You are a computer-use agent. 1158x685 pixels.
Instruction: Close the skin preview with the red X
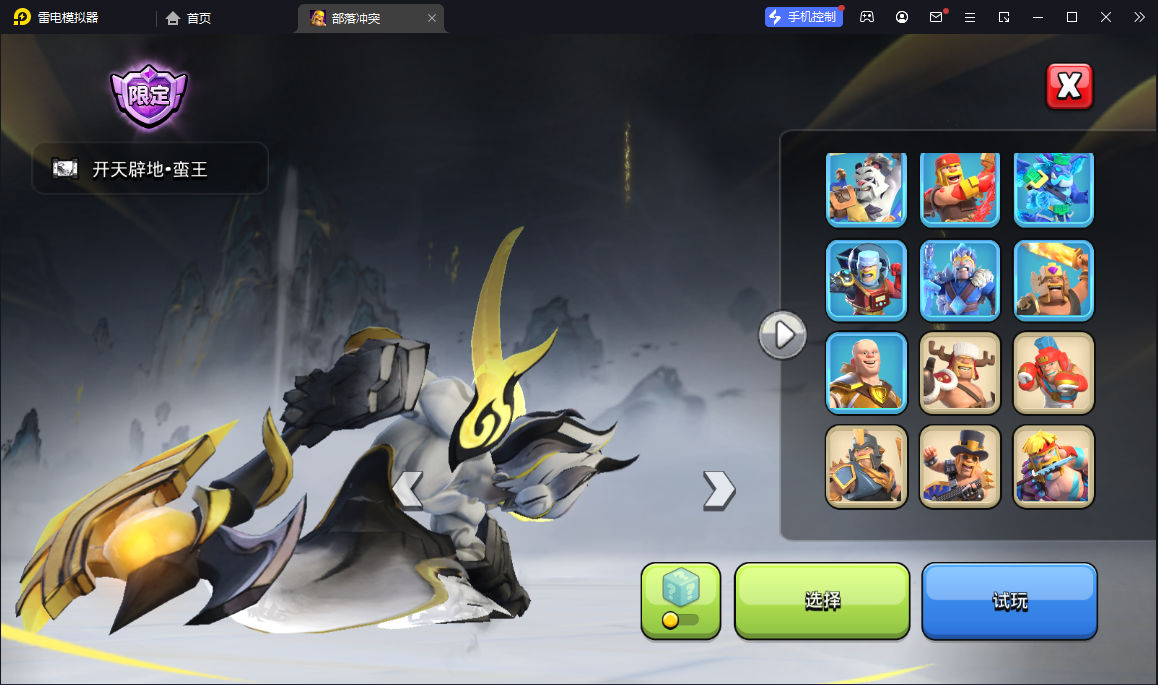[1069, 87]
